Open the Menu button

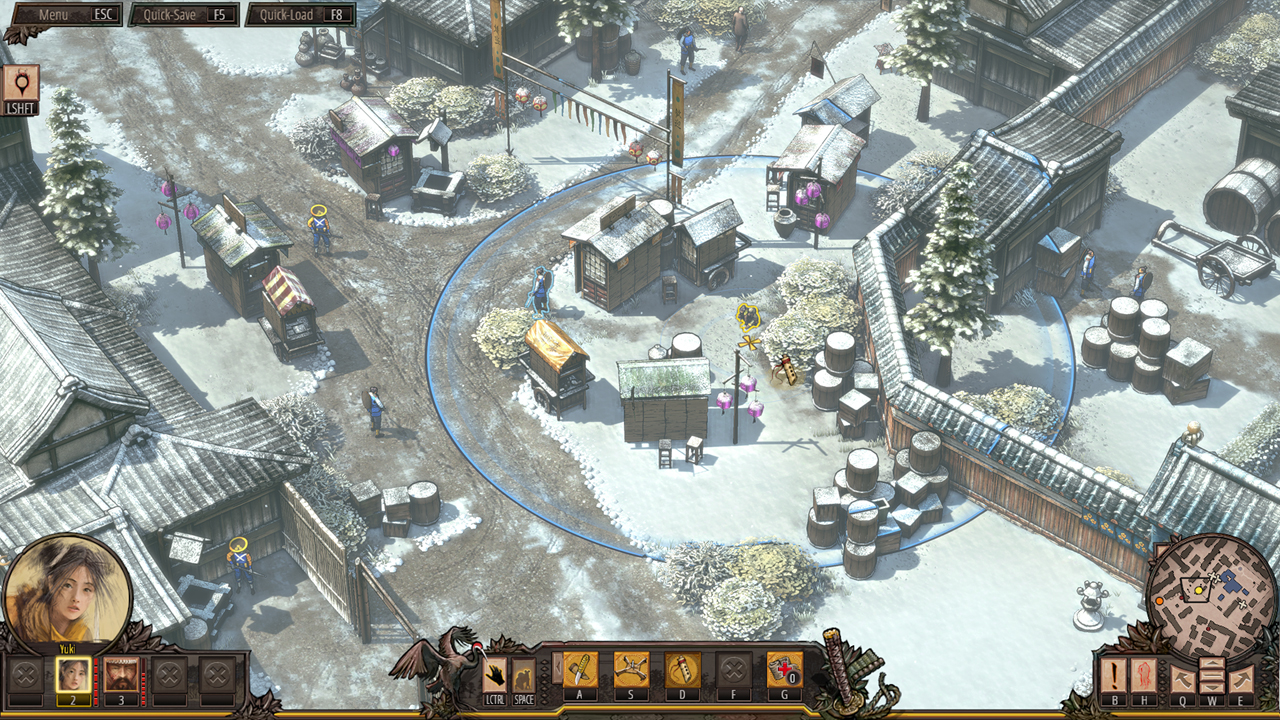coord(63,15)
